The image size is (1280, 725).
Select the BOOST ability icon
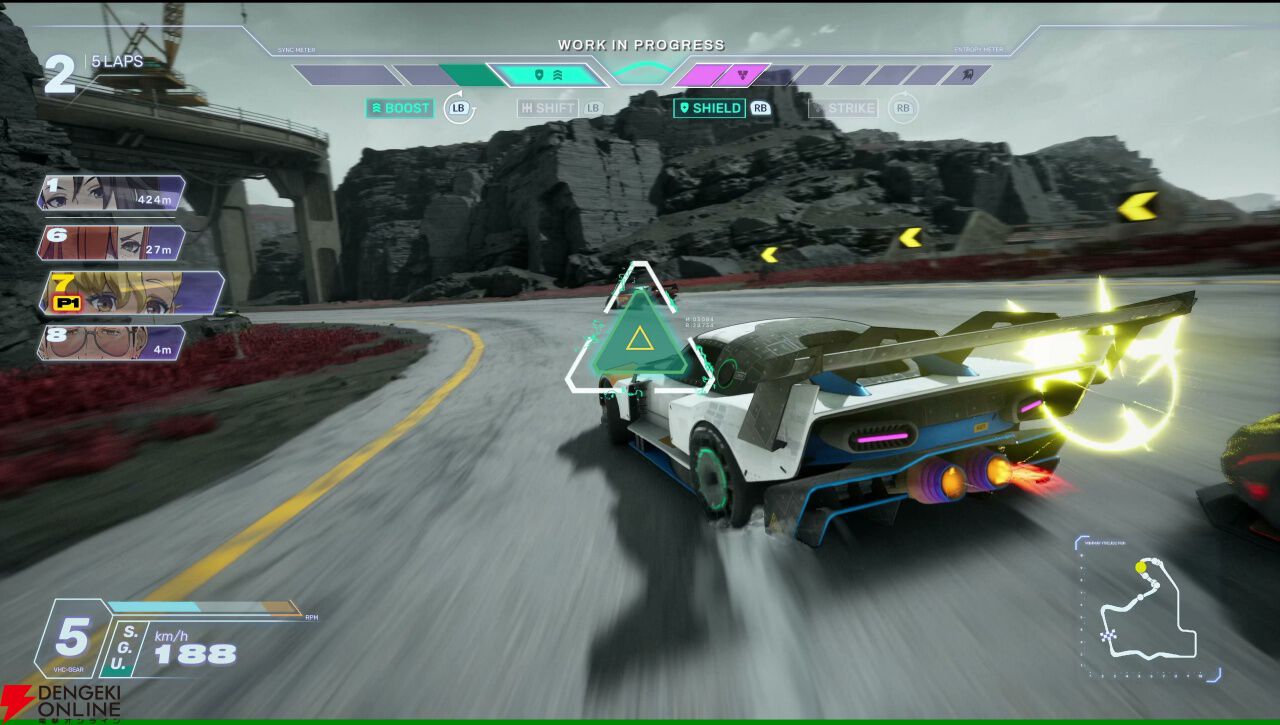coord(399,108)
